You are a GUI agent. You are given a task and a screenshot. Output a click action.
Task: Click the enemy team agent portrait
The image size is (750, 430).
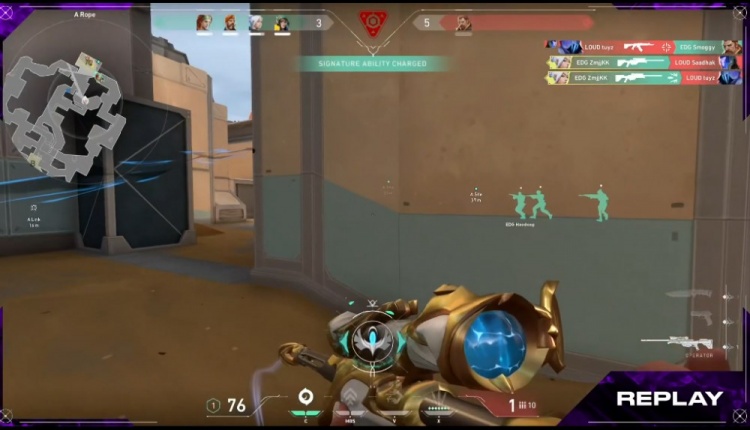(463, 23)
